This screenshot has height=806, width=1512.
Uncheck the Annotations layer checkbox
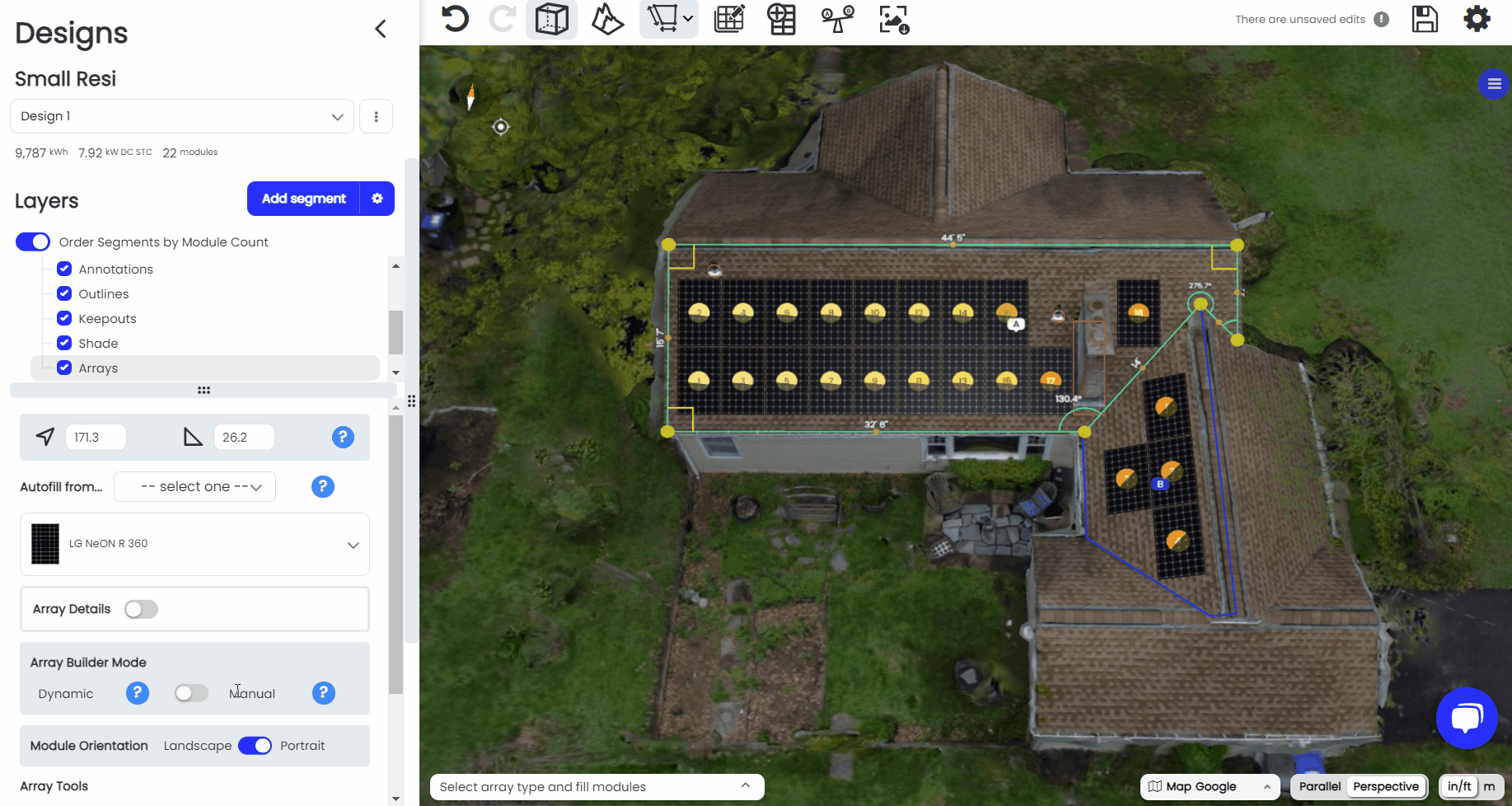point(64,269)
